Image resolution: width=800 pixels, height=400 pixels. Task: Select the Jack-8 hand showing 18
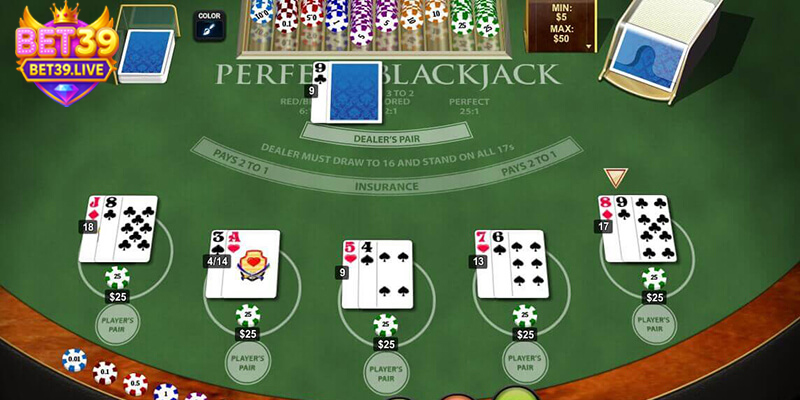(x=119, y=229)
